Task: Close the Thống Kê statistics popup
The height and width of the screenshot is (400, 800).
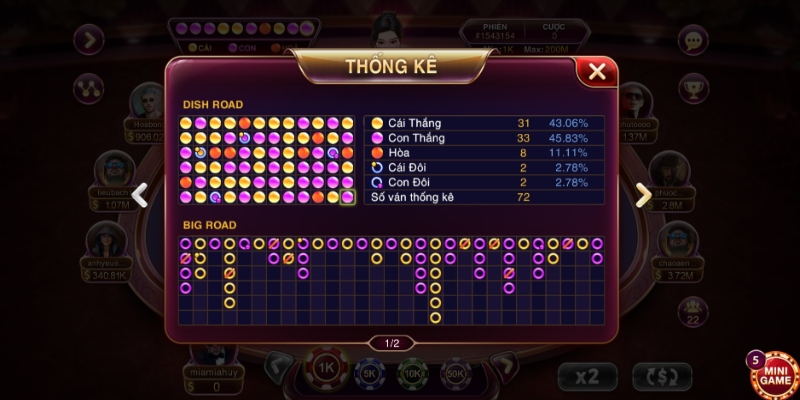Action: click(597, 71)
